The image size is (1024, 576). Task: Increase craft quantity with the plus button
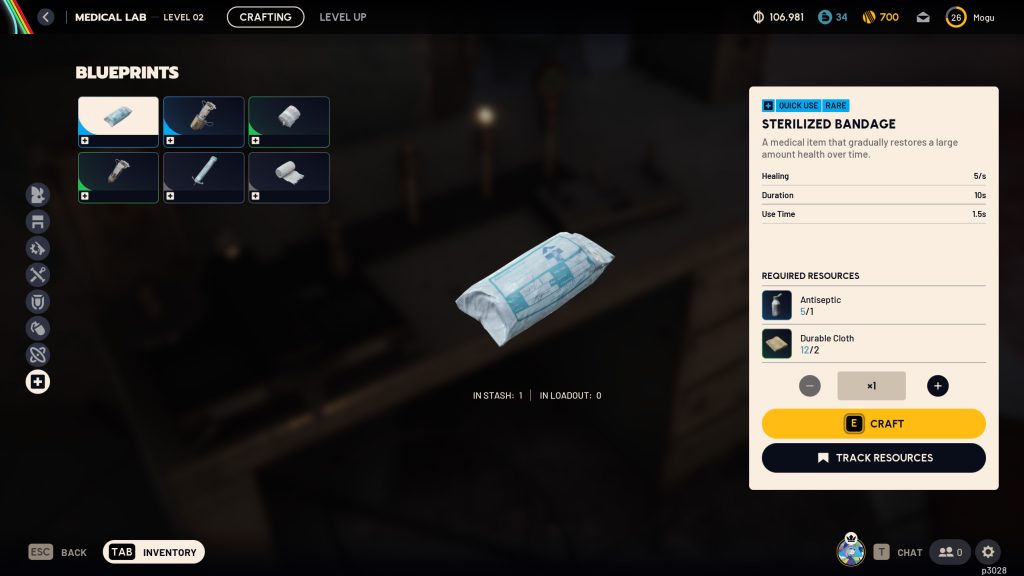click(x=937, y=386)
